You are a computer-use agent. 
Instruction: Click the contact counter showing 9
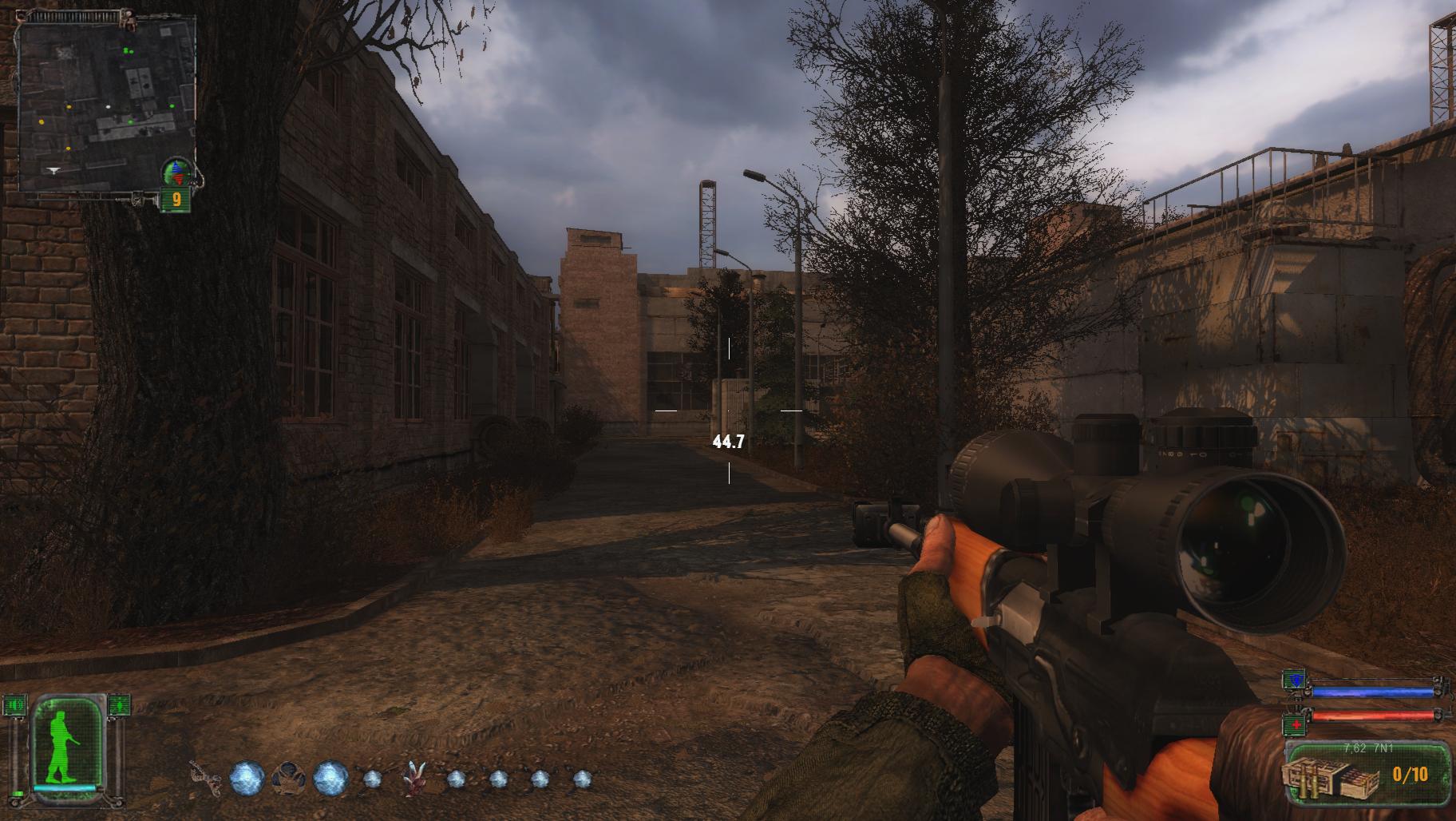click(176, 199)
